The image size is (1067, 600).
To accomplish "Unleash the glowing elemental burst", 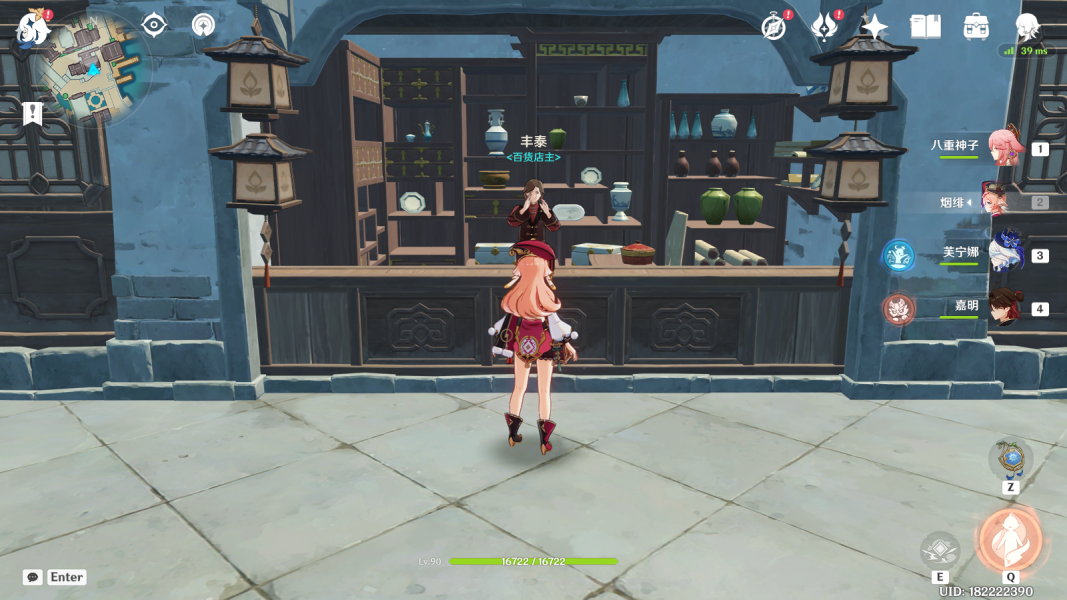I will pyautogui.click(x=1010, y=540).
